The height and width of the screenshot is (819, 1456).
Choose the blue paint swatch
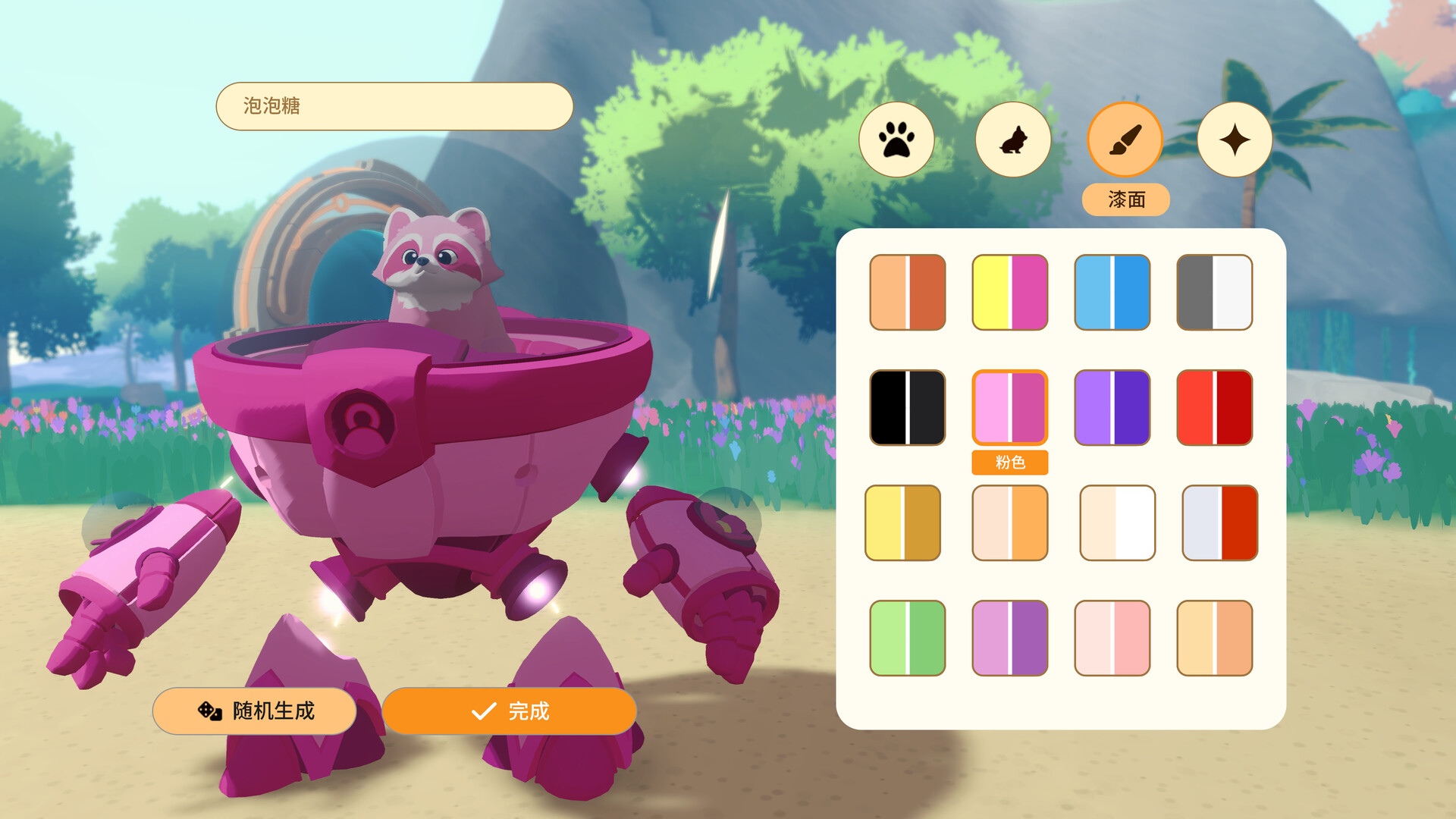[x=1112, y=291]
